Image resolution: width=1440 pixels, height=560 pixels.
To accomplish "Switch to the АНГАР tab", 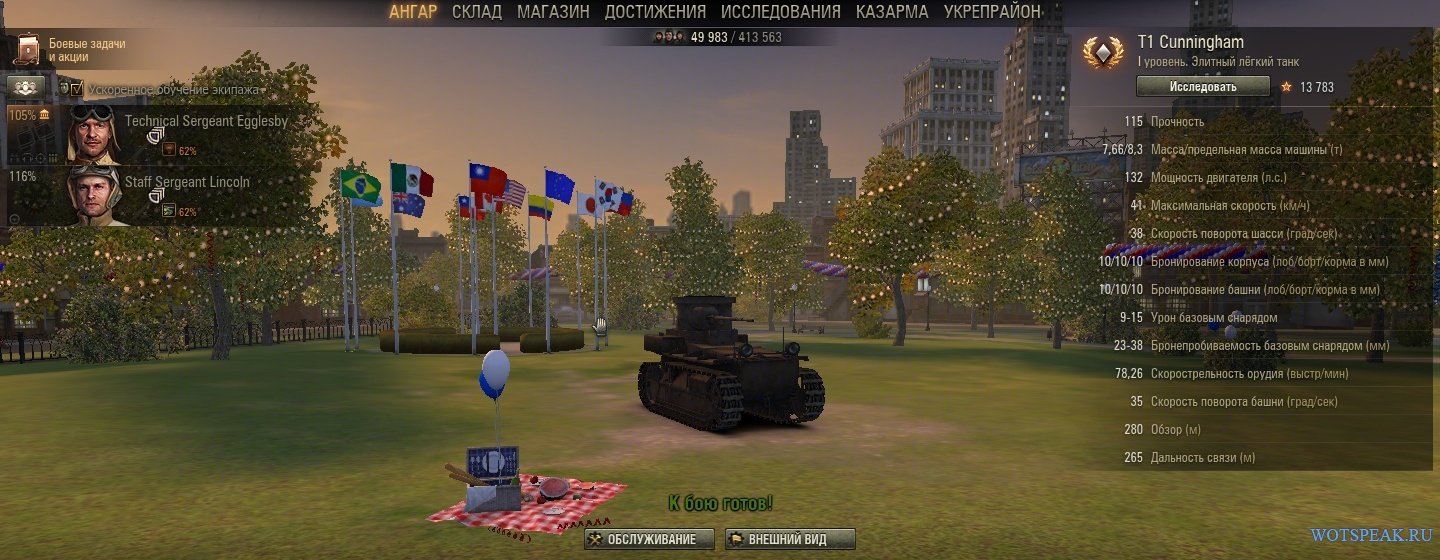I will (412, 12).
